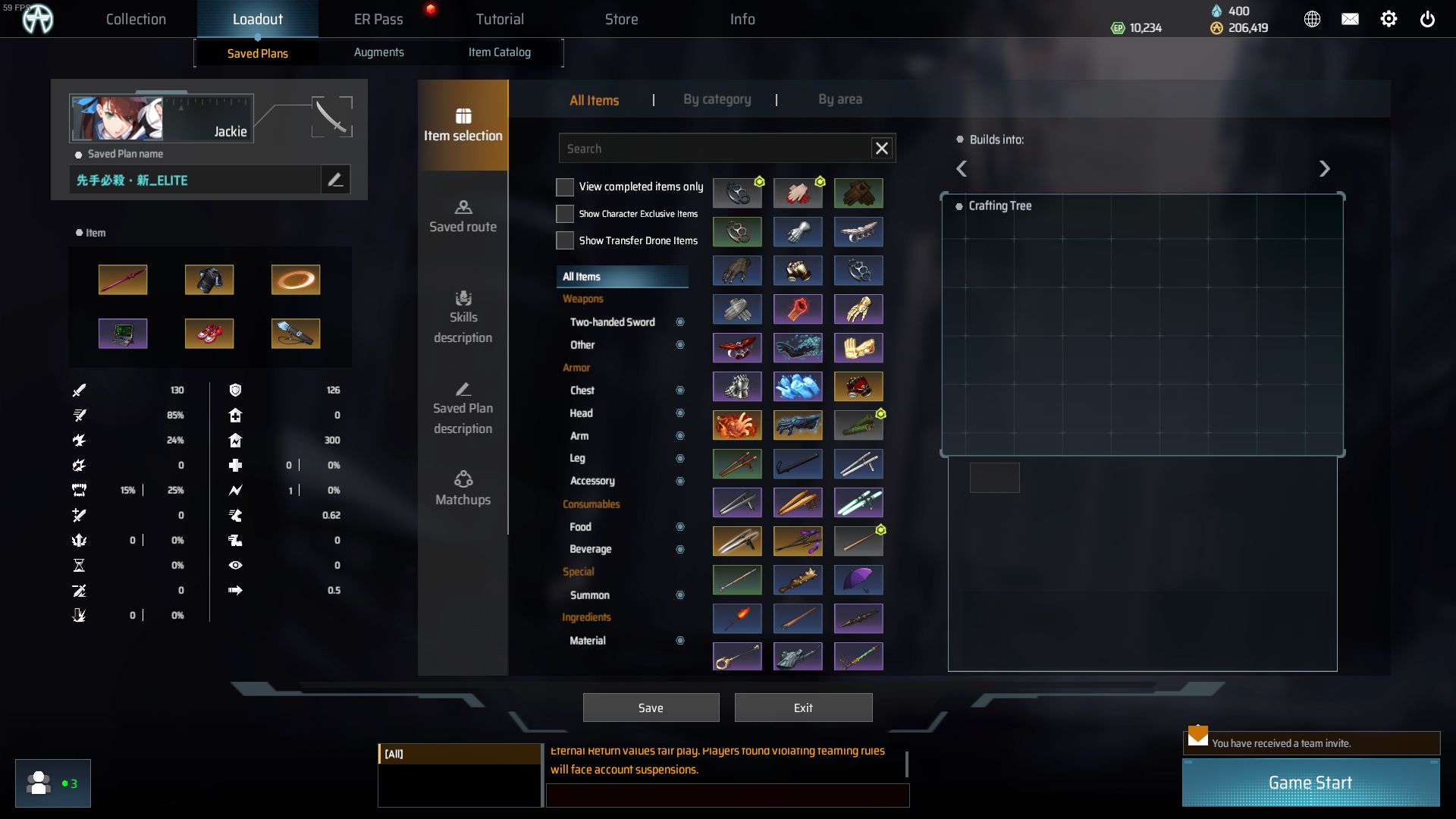Show items By area

[840, 99]
